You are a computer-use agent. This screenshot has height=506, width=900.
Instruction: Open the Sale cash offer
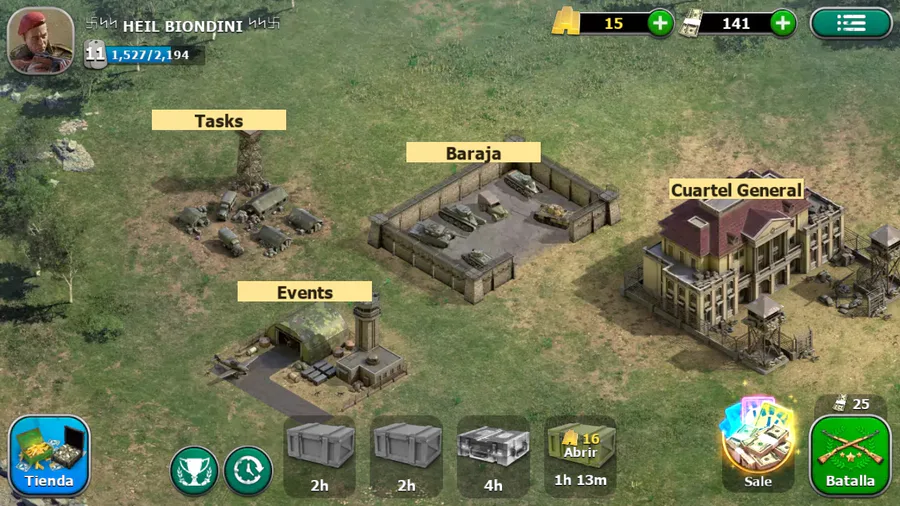point(757,446)
